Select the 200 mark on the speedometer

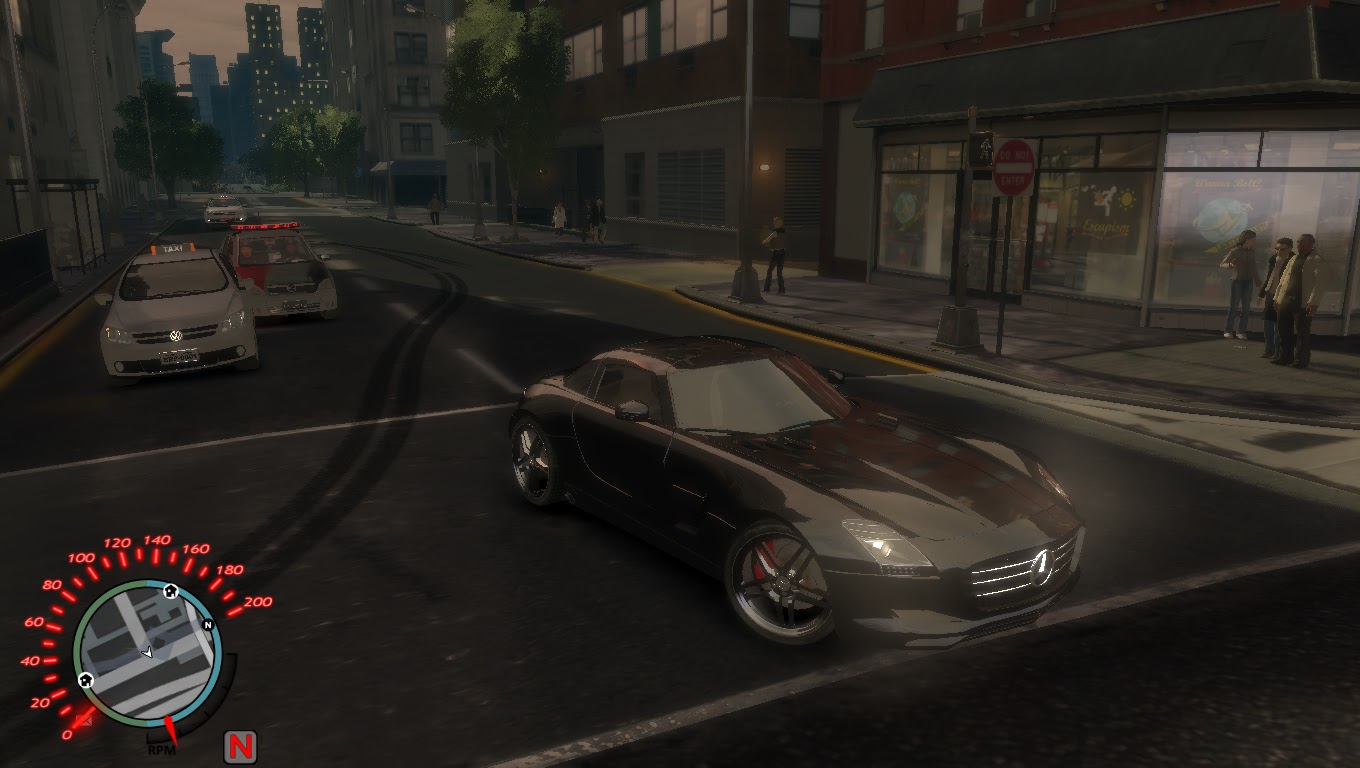(x=256, y=600)
